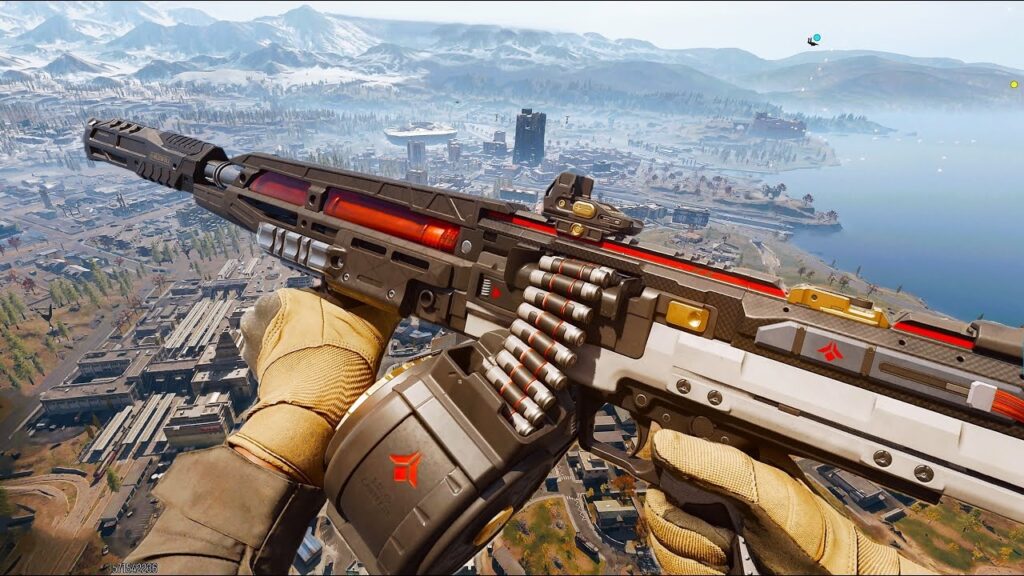
Task: Click the cyan squadmate marker dot
Action: 817,38
